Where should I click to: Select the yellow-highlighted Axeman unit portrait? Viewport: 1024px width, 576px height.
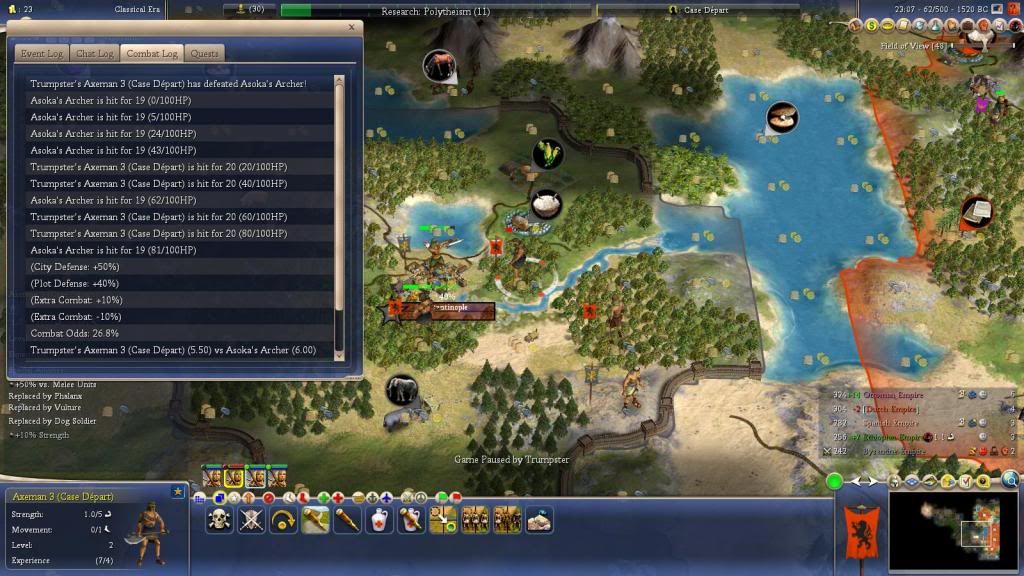click(x=234, y=478)
